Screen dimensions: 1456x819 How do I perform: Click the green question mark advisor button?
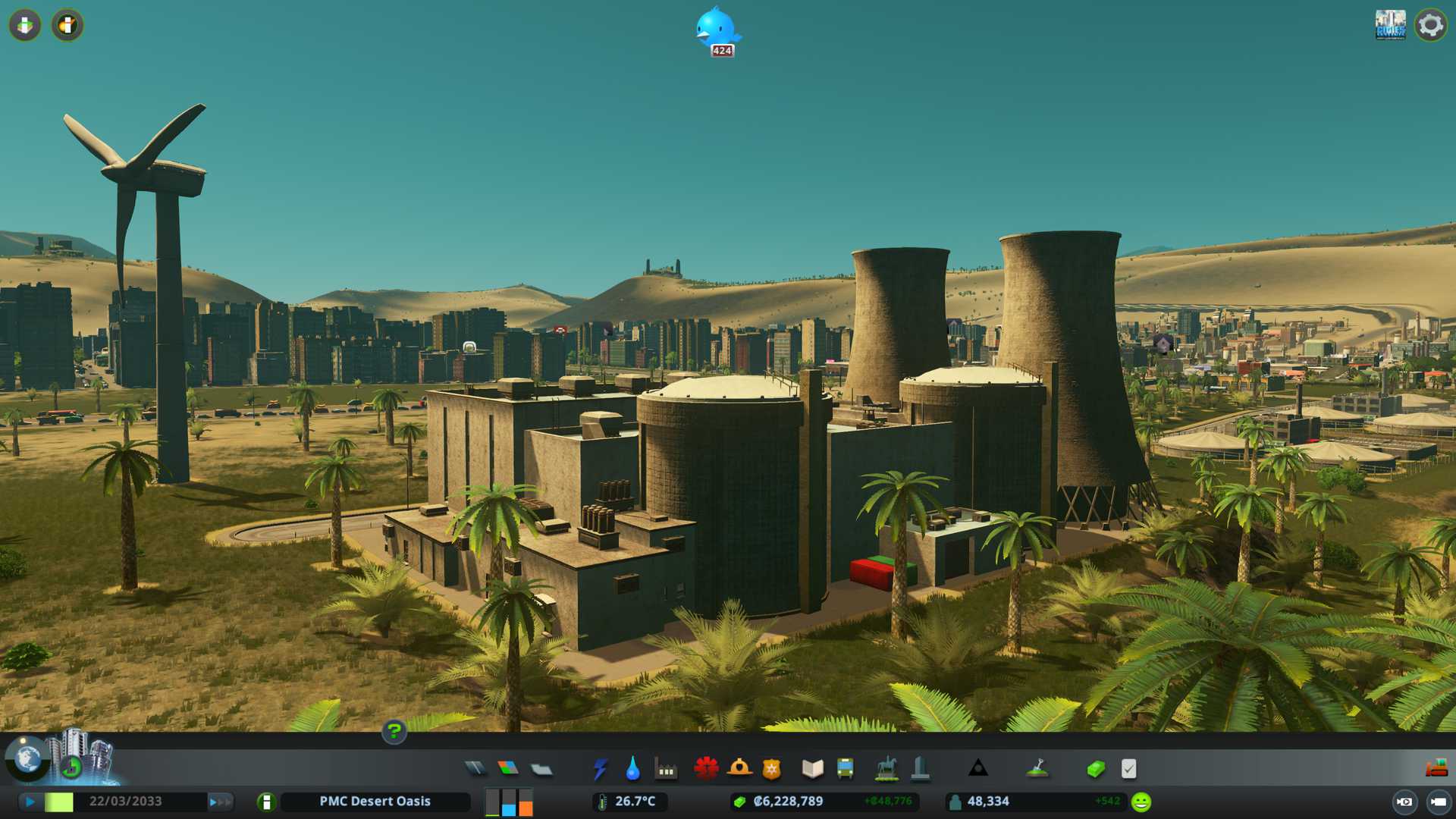coord(394,732)
